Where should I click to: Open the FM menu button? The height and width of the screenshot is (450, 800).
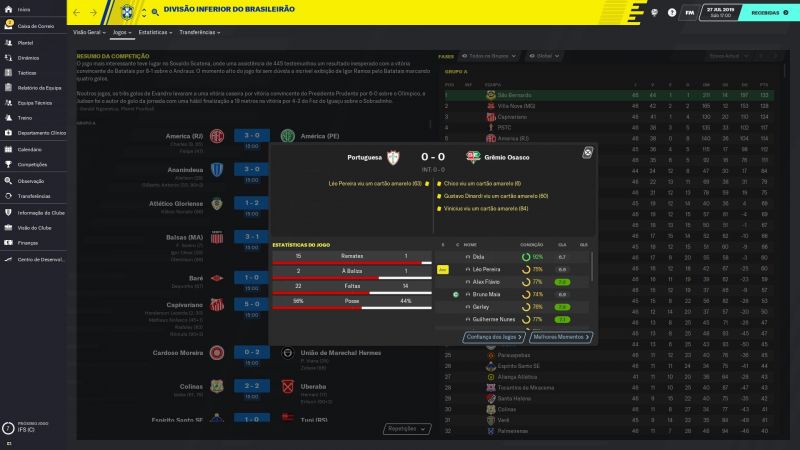point(691,12)
